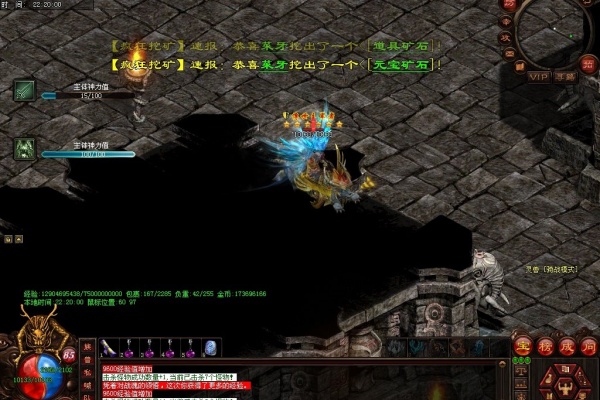
Task: Select the first 主体神力值 skill icon
Action: 25,90
